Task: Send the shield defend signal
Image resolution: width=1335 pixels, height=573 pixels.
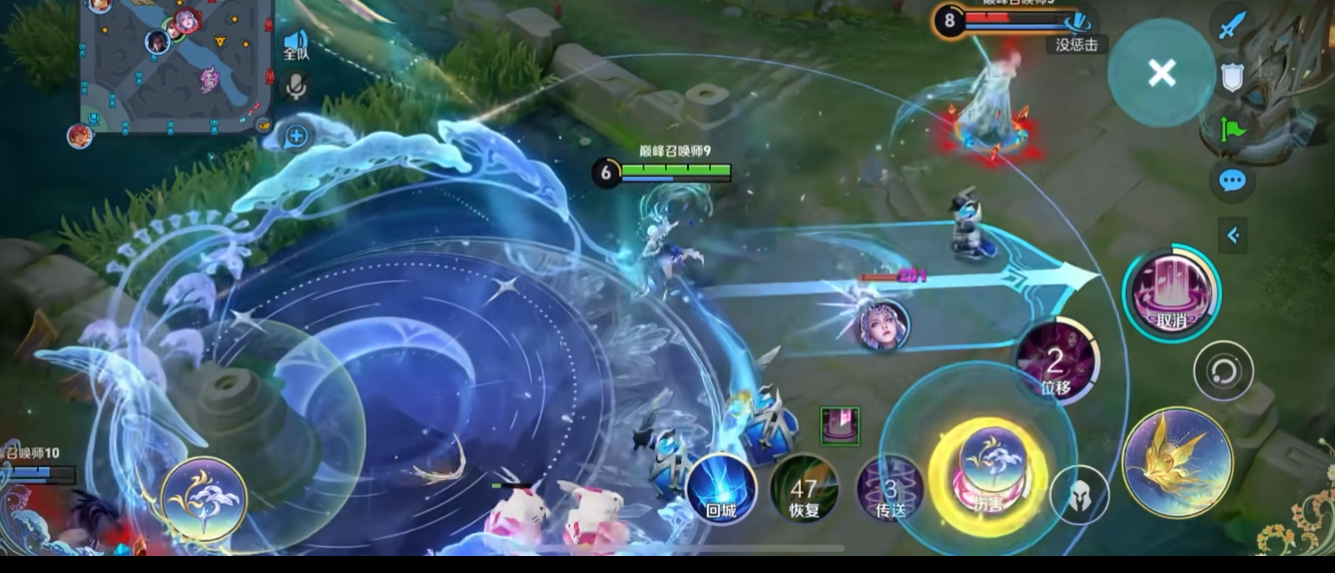Action: pos(1232,78)
